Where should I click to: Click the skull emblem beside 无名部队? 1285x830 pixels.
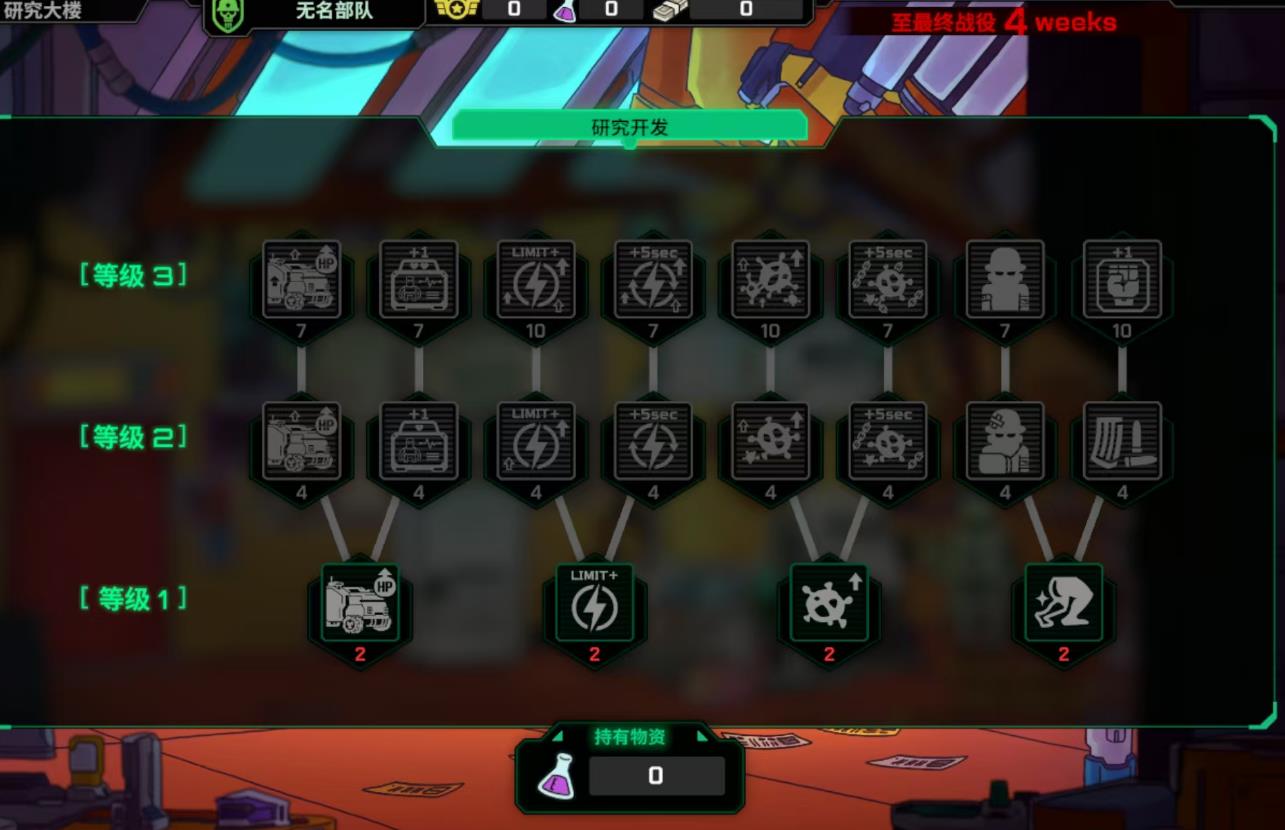click(x=228, y=12)
